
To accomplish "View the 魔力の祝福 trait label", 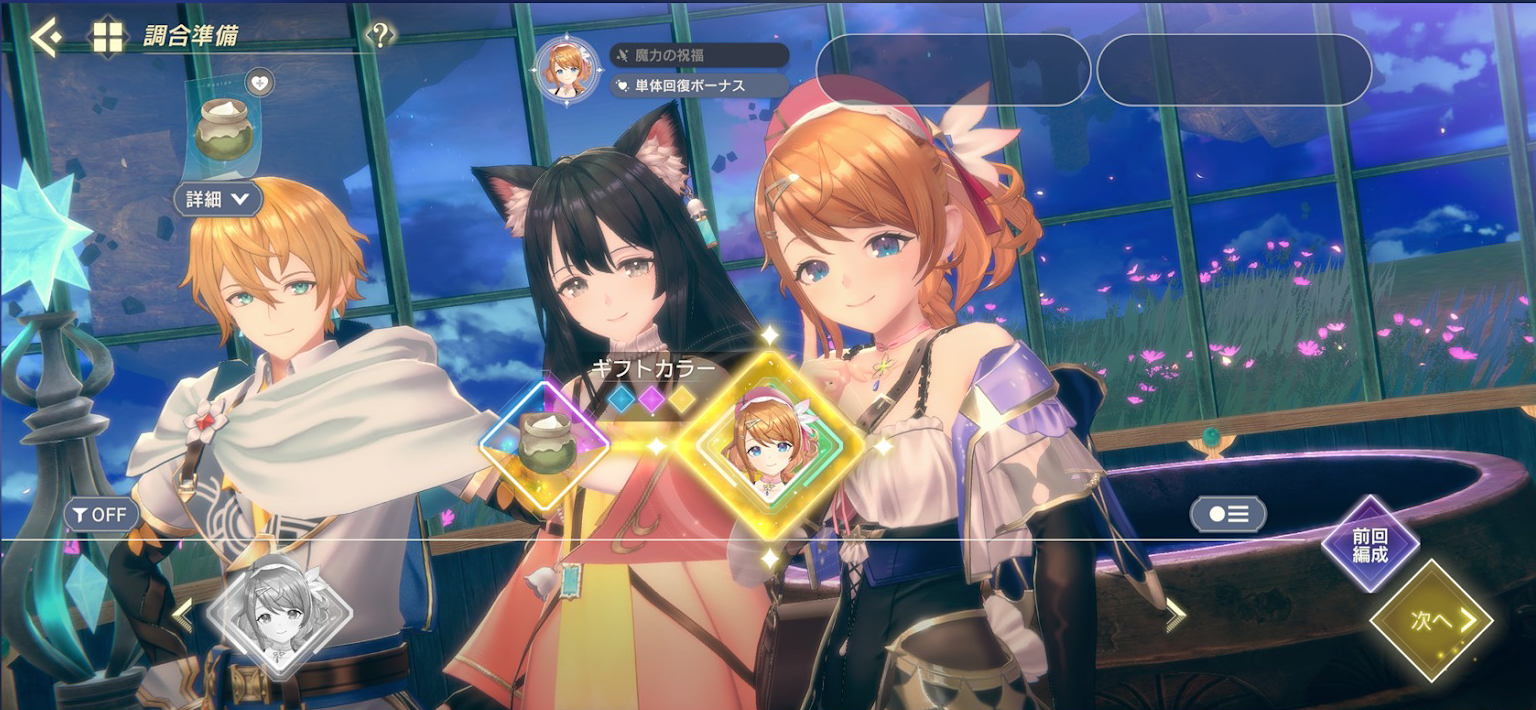I will [x=698, y=55].
